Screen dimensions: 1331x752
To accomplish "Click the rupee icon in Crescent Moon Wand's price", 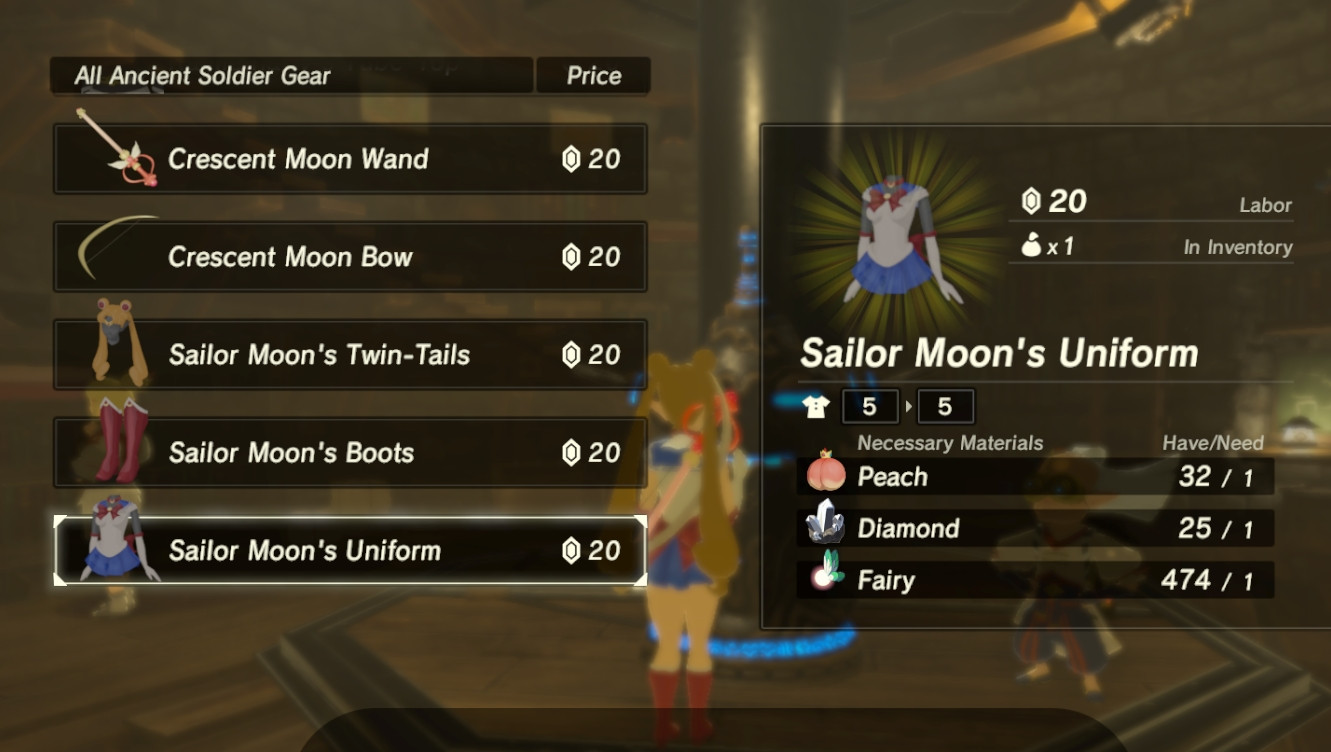I will pyautogui.click(x=572, y=159).
